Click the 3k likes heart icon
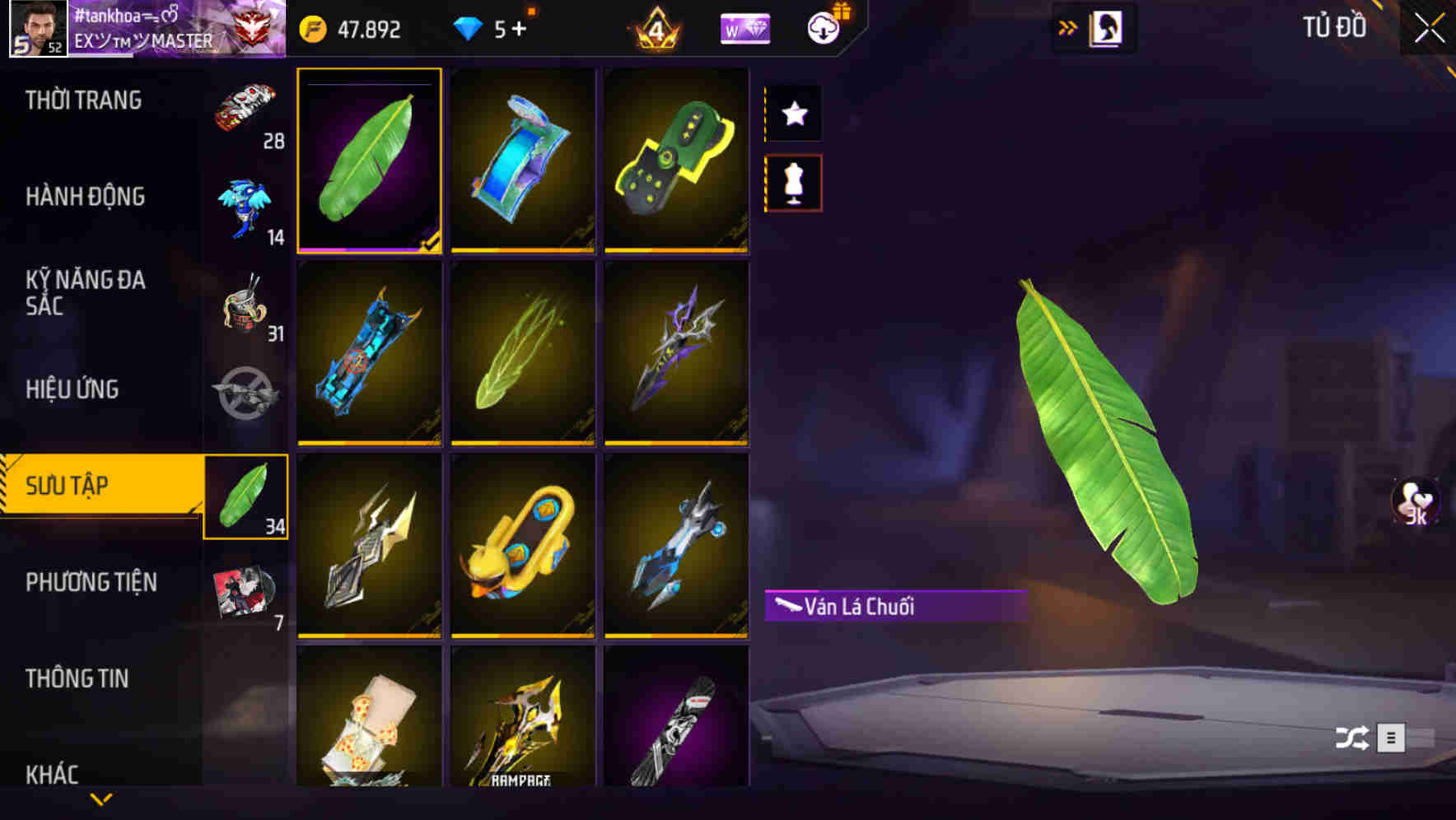Screen dimensions: 1456x820 [1415, 502]
